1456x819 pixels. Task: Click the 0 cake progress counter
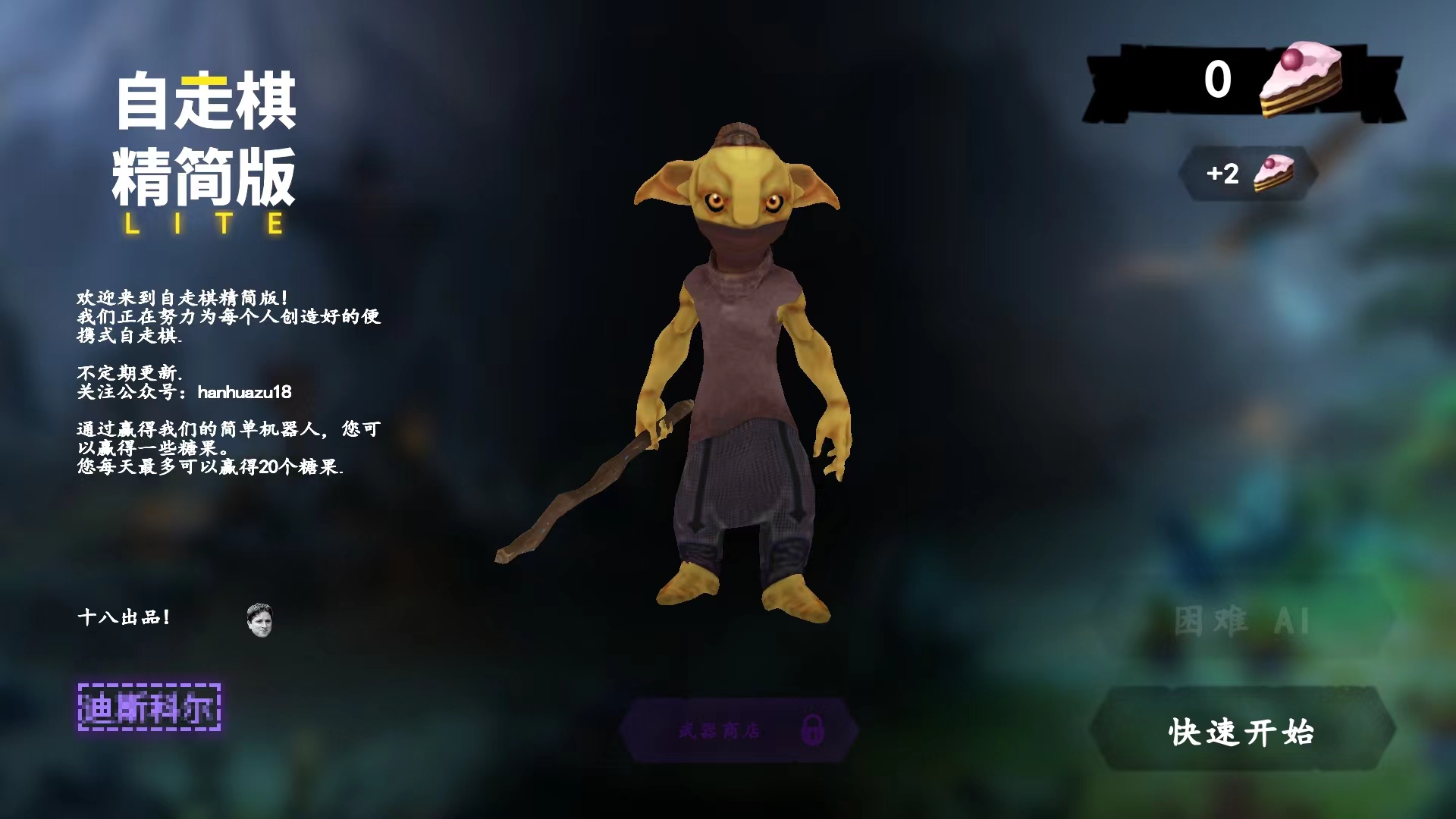click(x=1216, y=80)
